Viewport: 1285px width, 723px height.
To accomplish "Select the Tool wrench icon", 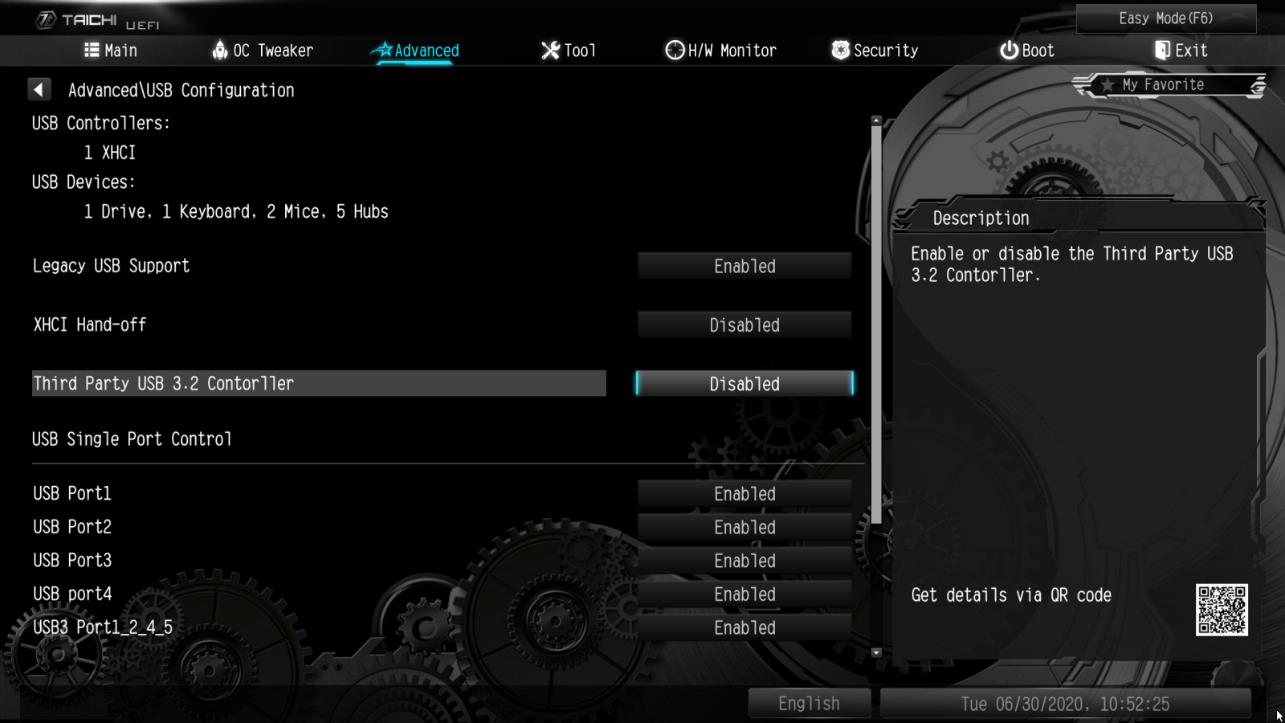I will tap(549, 48).
